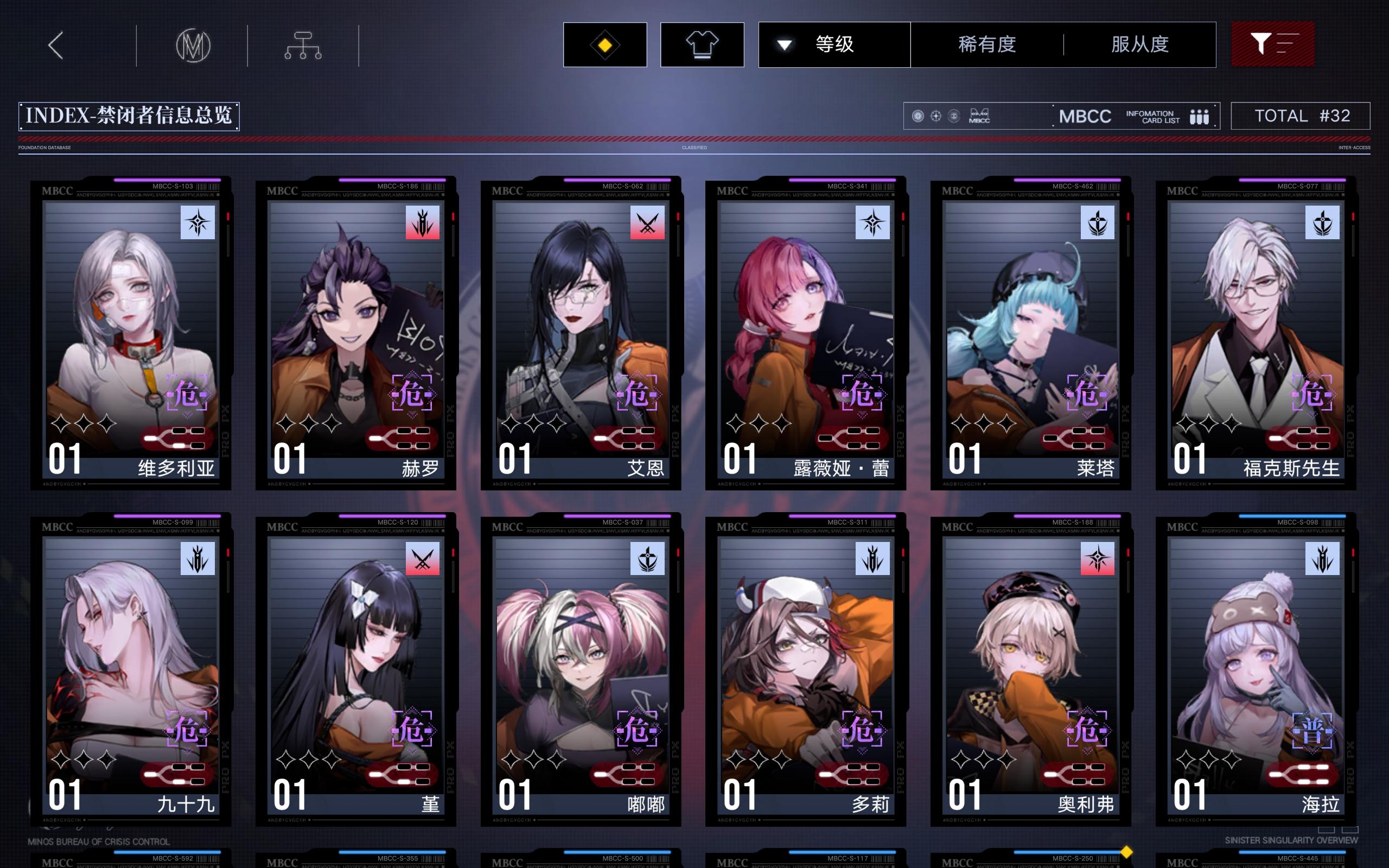
Task: Toggle the t-shirt outfit view
Action: (x=702, y=44)
